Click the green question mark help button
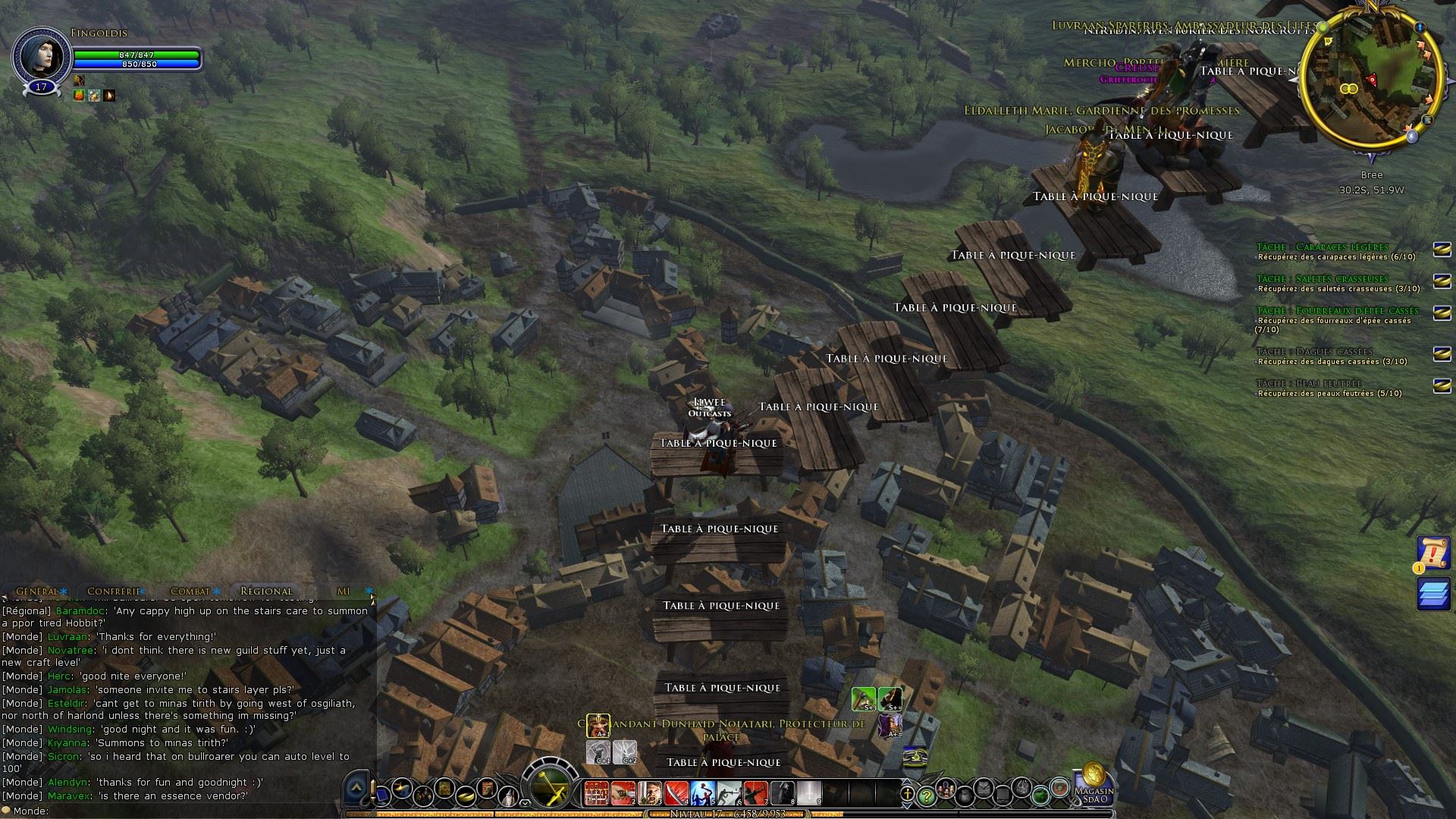 [x=926, y=796]
